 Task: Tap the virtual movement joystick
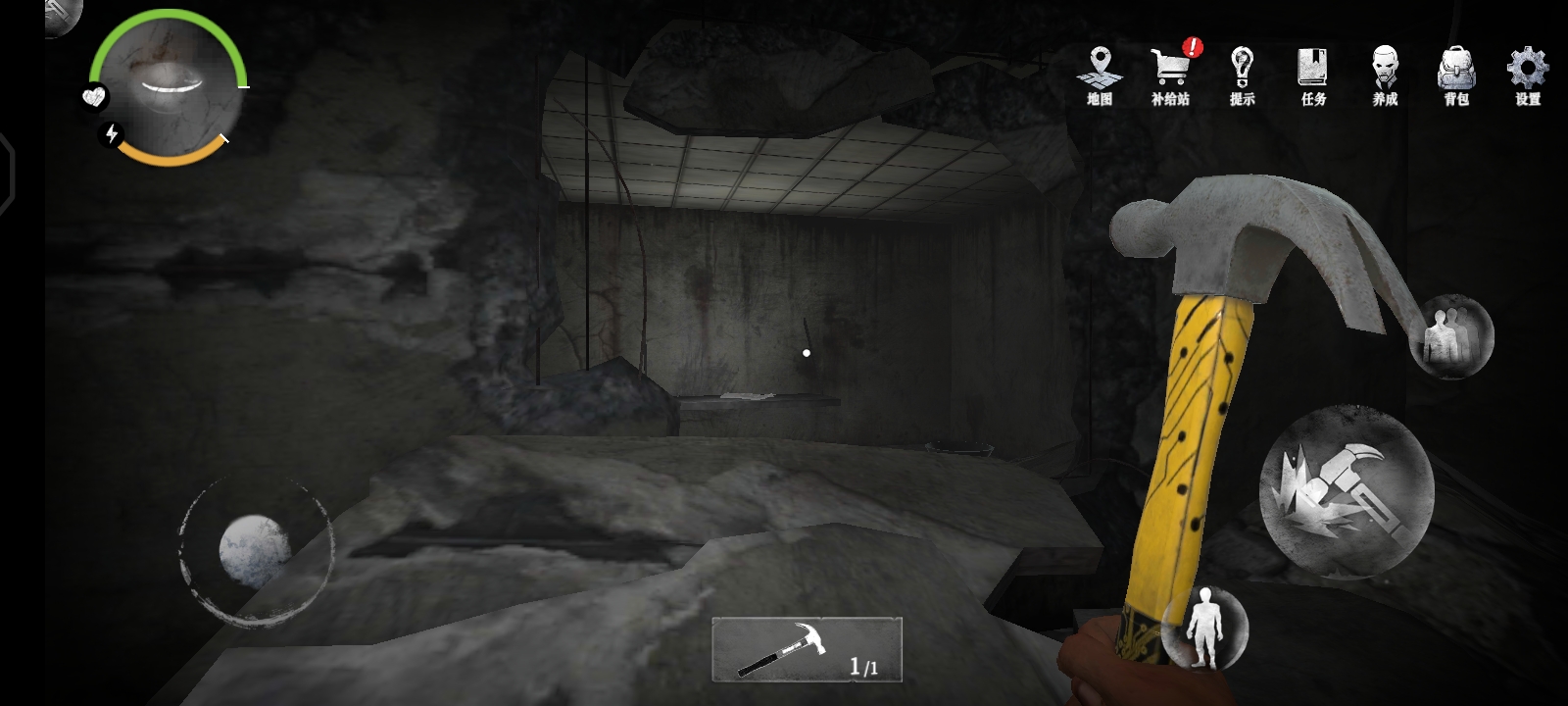255,551
